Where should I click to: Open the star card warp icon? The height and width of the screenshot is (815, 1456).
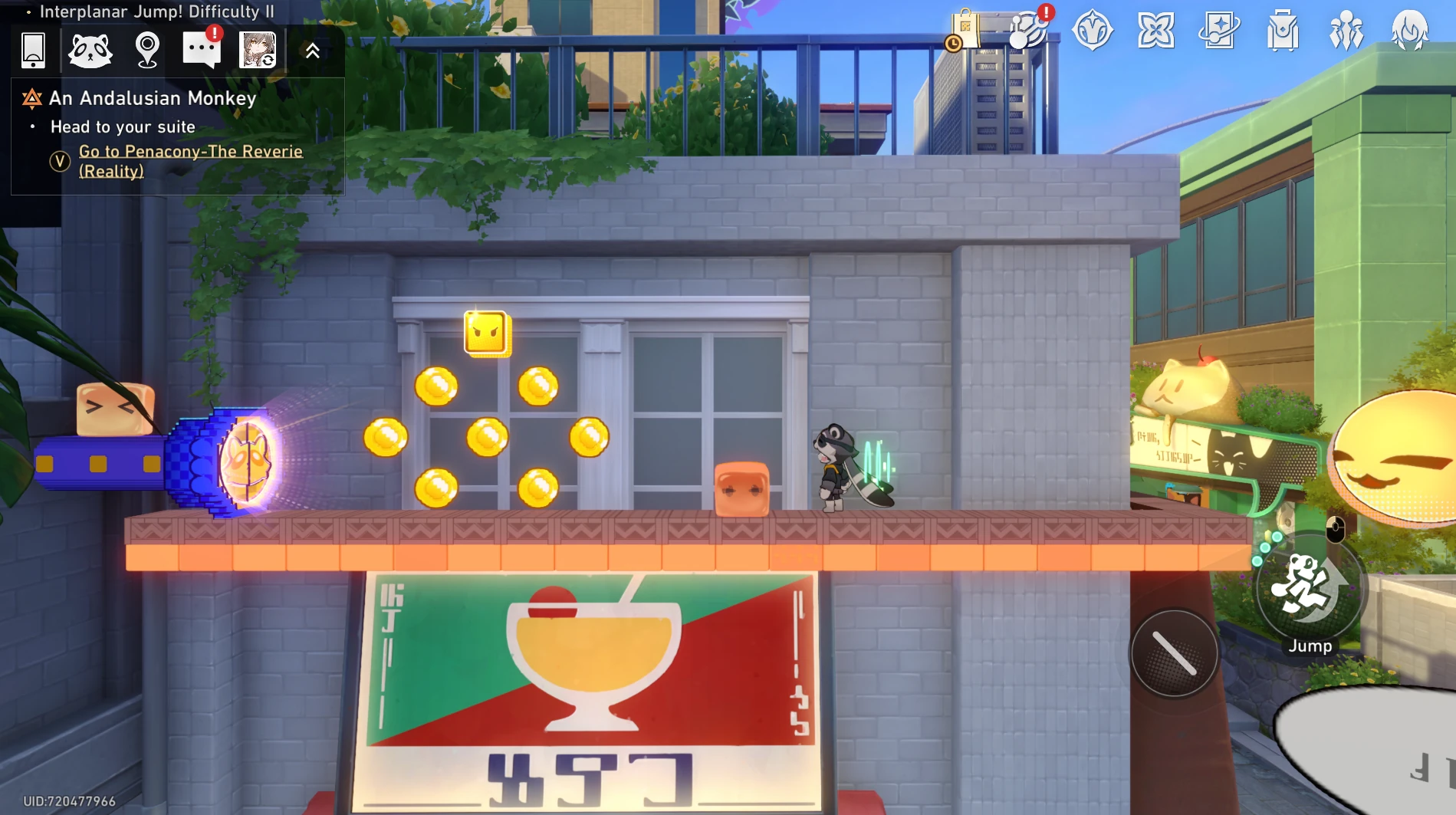(x=1219, y=31)
